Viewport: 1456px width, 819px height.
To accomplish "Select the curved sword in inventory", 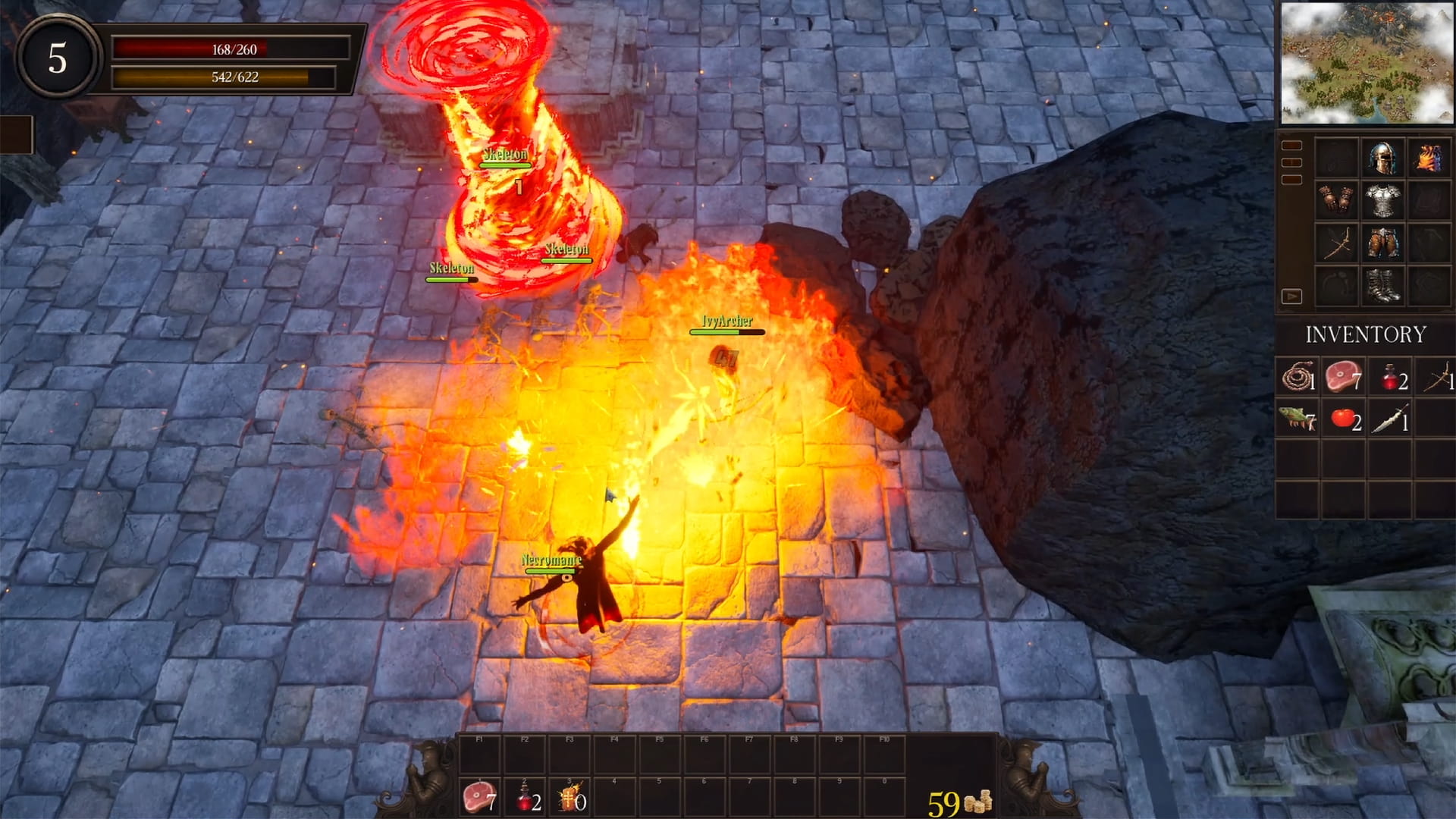I will [x=1389, y=418].
